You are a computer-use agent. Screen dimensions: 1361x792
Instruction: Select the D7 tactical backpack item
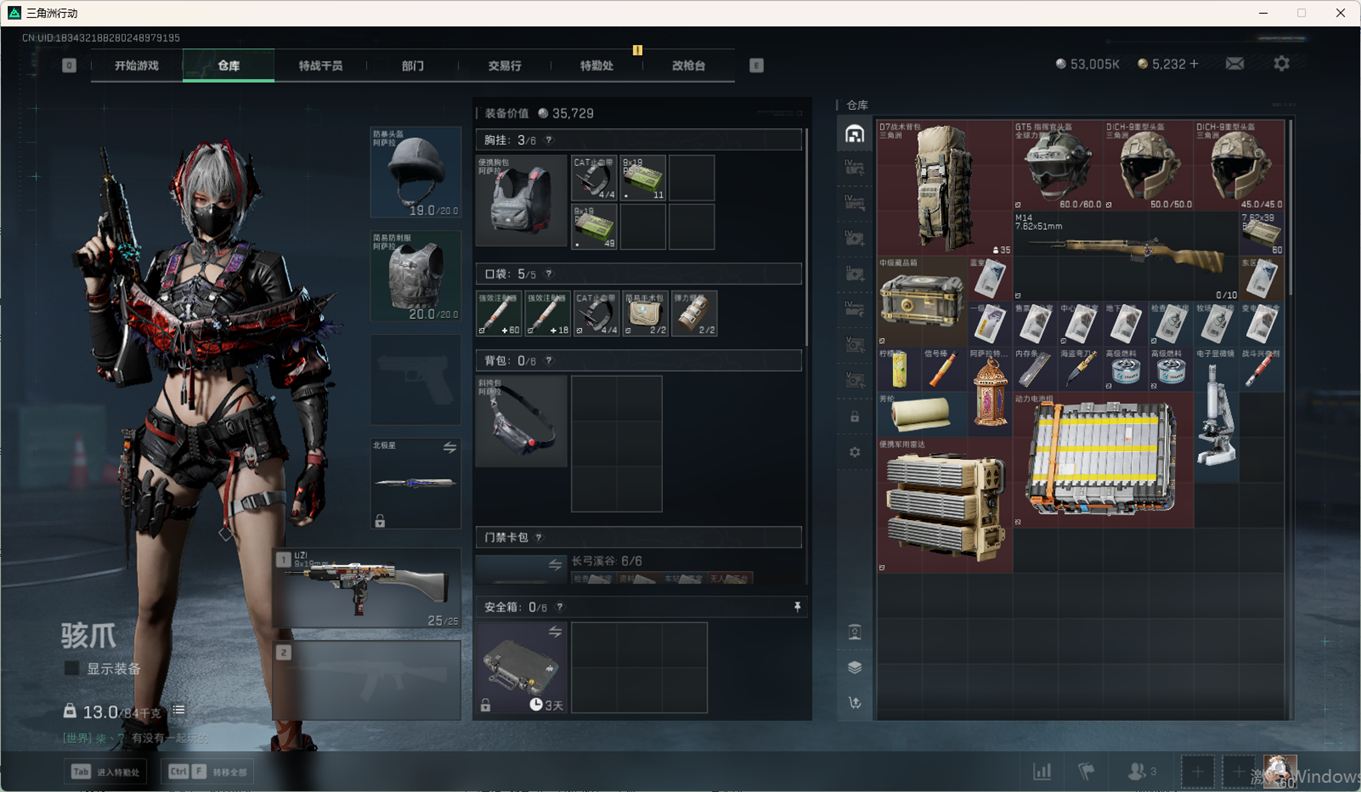click(944, 188)
